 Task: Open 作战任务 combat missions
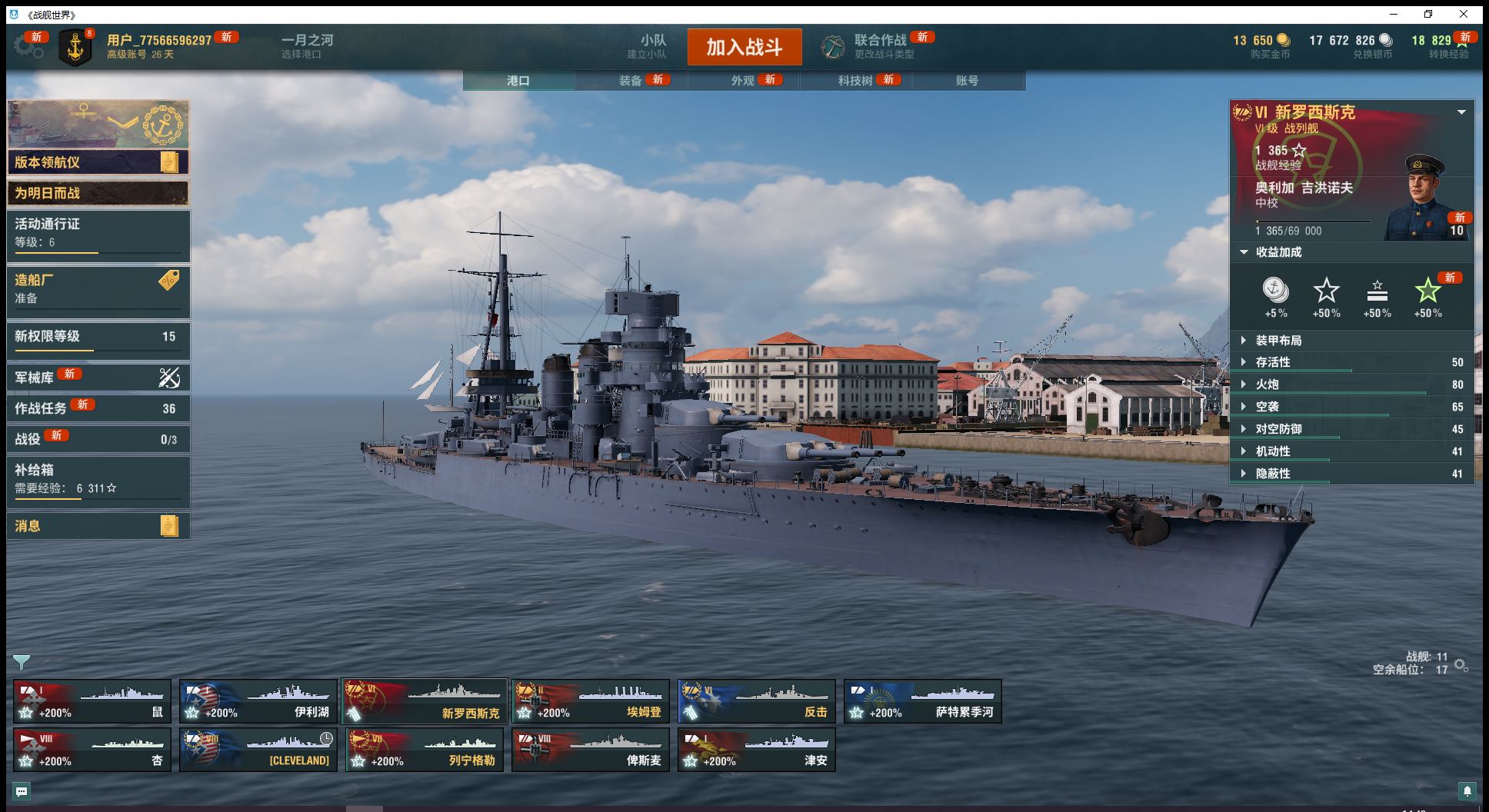pyautogui.click(x=98, y=408)
